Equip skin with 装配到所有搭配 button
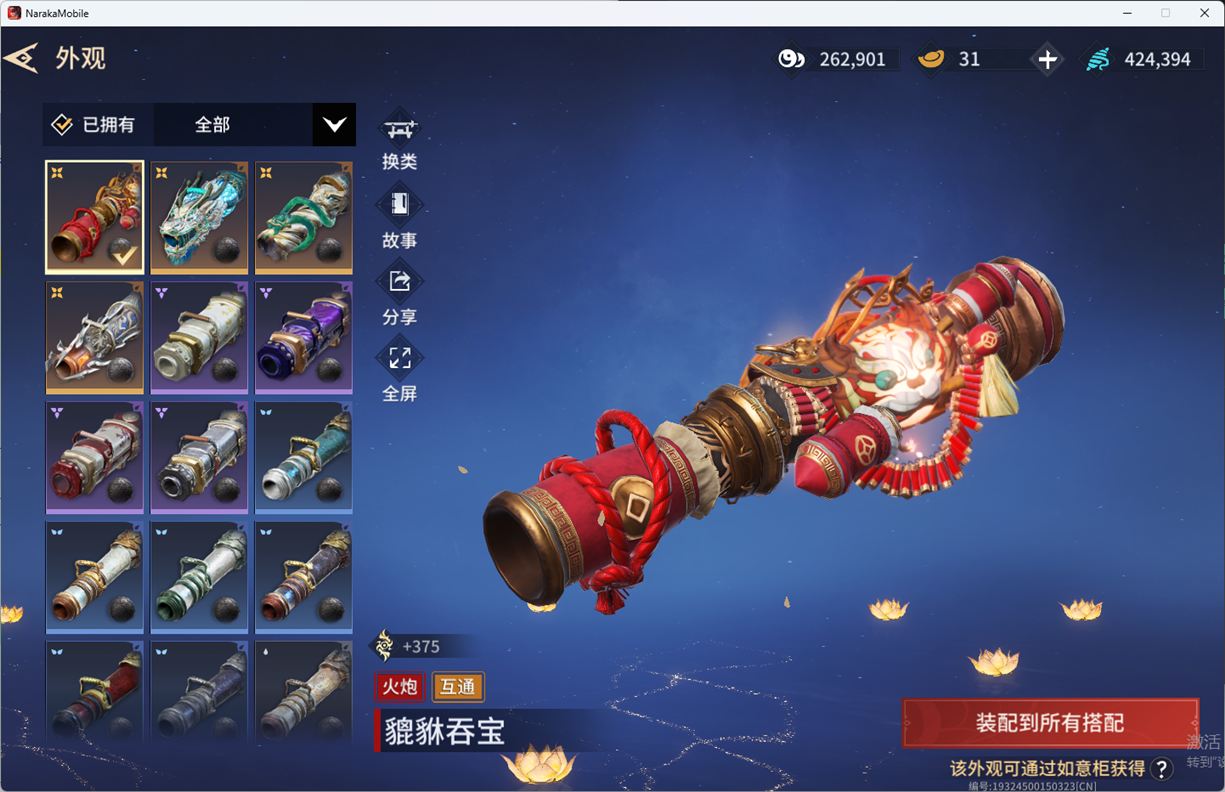1225x792 pixels. coord(1050,723)
